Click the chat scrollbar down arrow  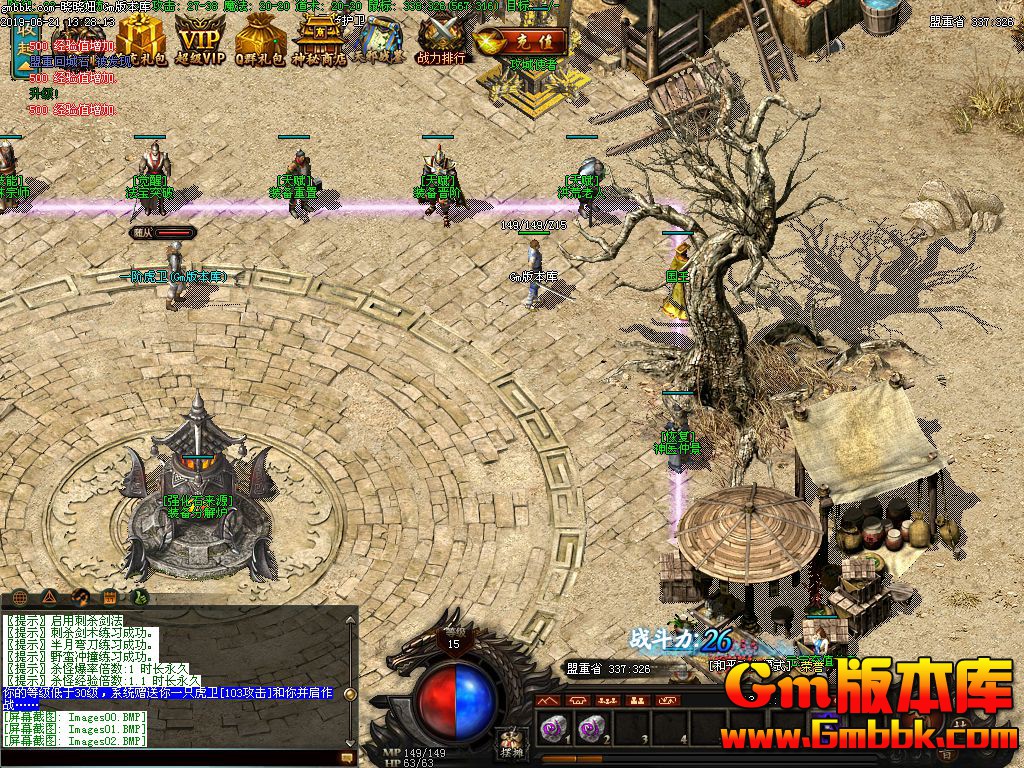(350, 741)
